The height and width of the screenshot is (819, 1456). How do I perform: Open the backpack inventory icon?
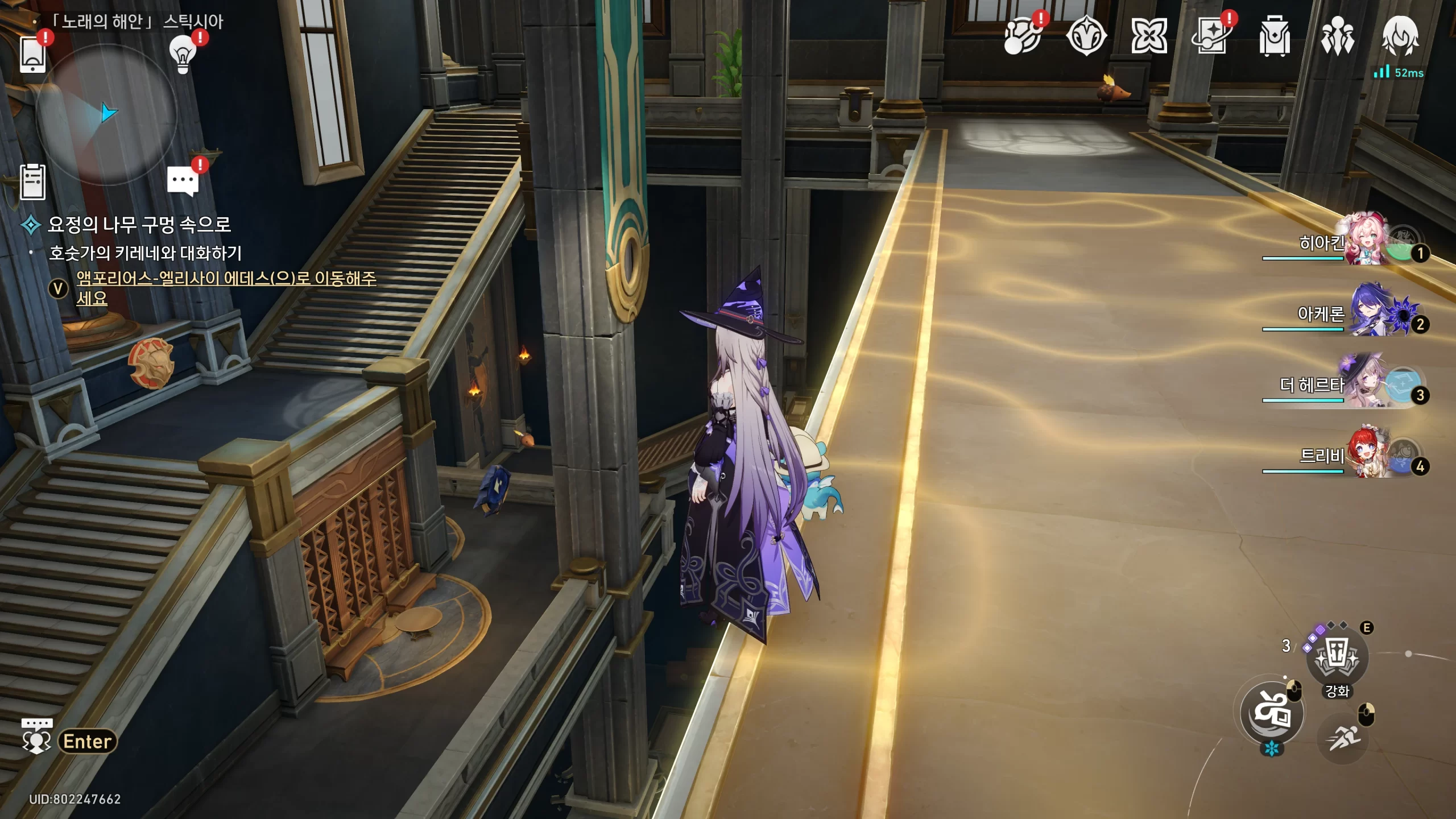coord(1274,36)
